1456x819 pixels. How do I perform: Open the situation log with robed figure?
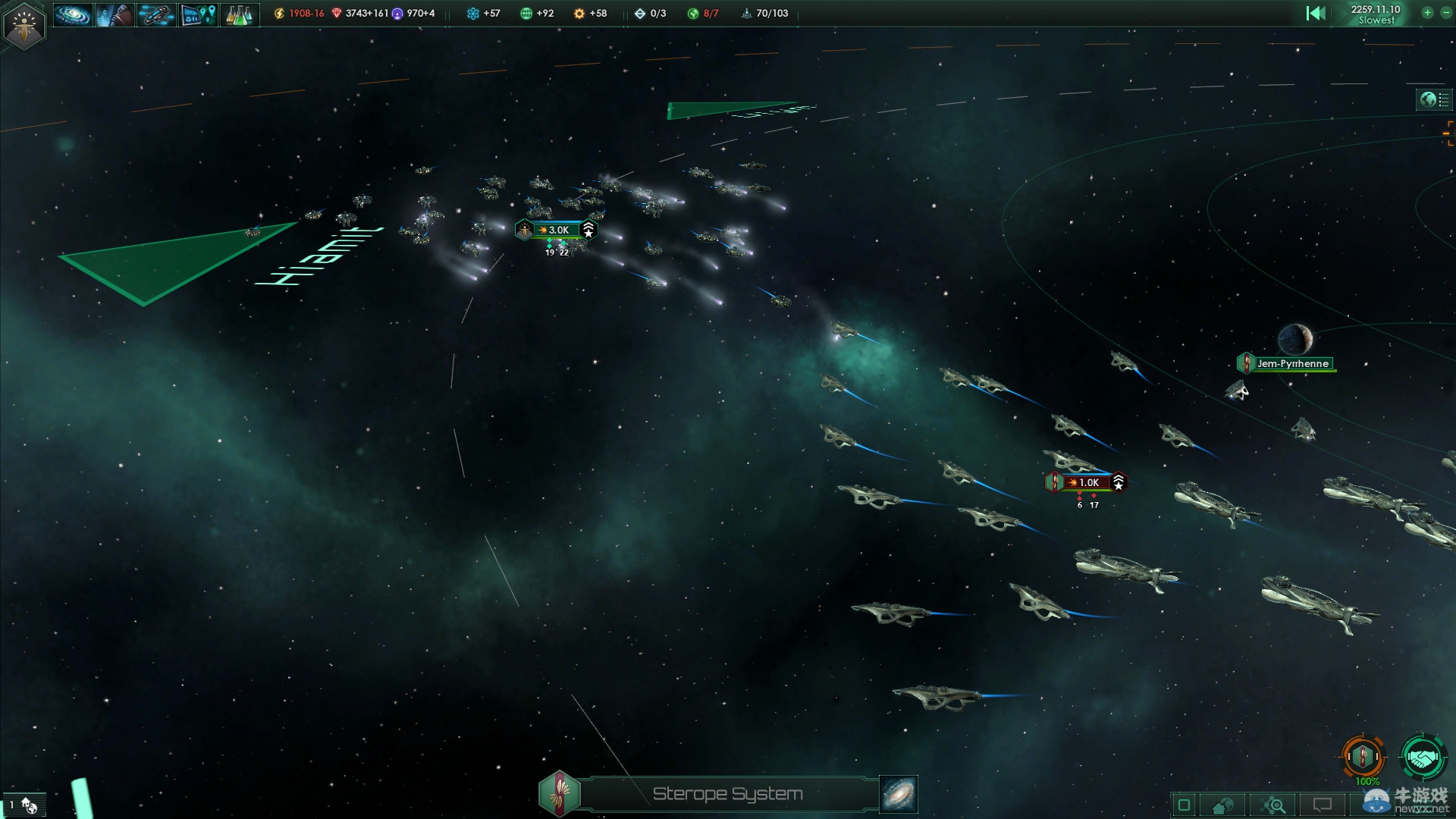115,14
